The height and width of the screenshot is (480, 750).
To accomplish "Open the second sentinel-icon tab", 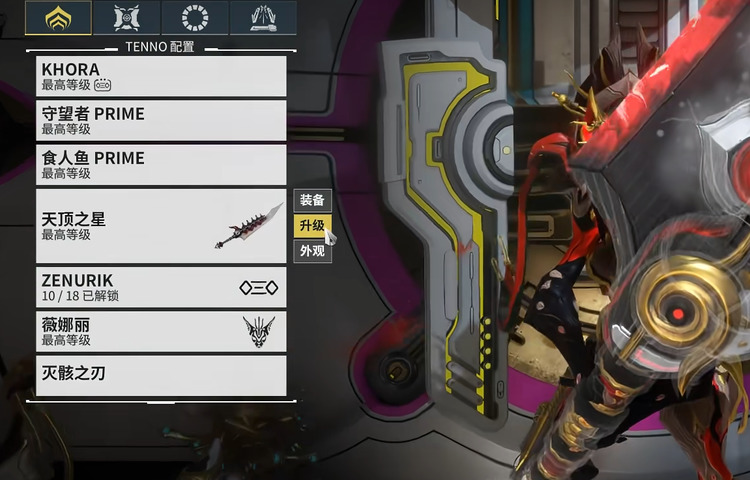I will tap(127, 18).
